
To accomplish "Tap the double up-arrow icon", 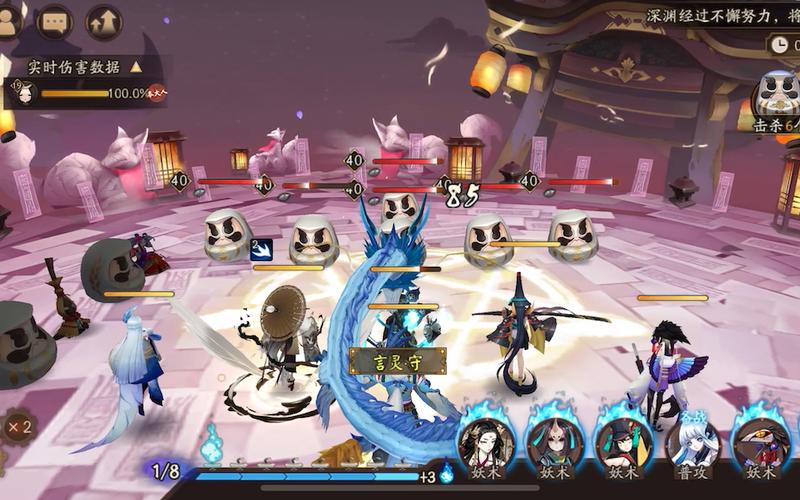I will pyautogui.click(x=103, y=20).
